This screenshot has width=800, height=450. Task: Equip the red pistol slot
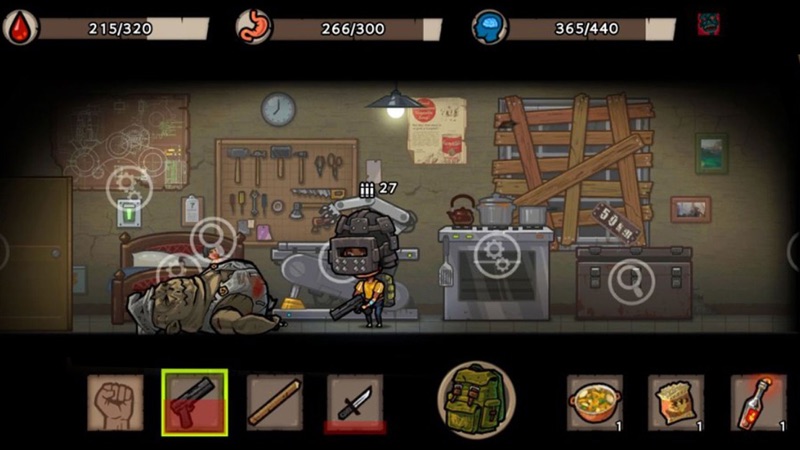point(194,402)
